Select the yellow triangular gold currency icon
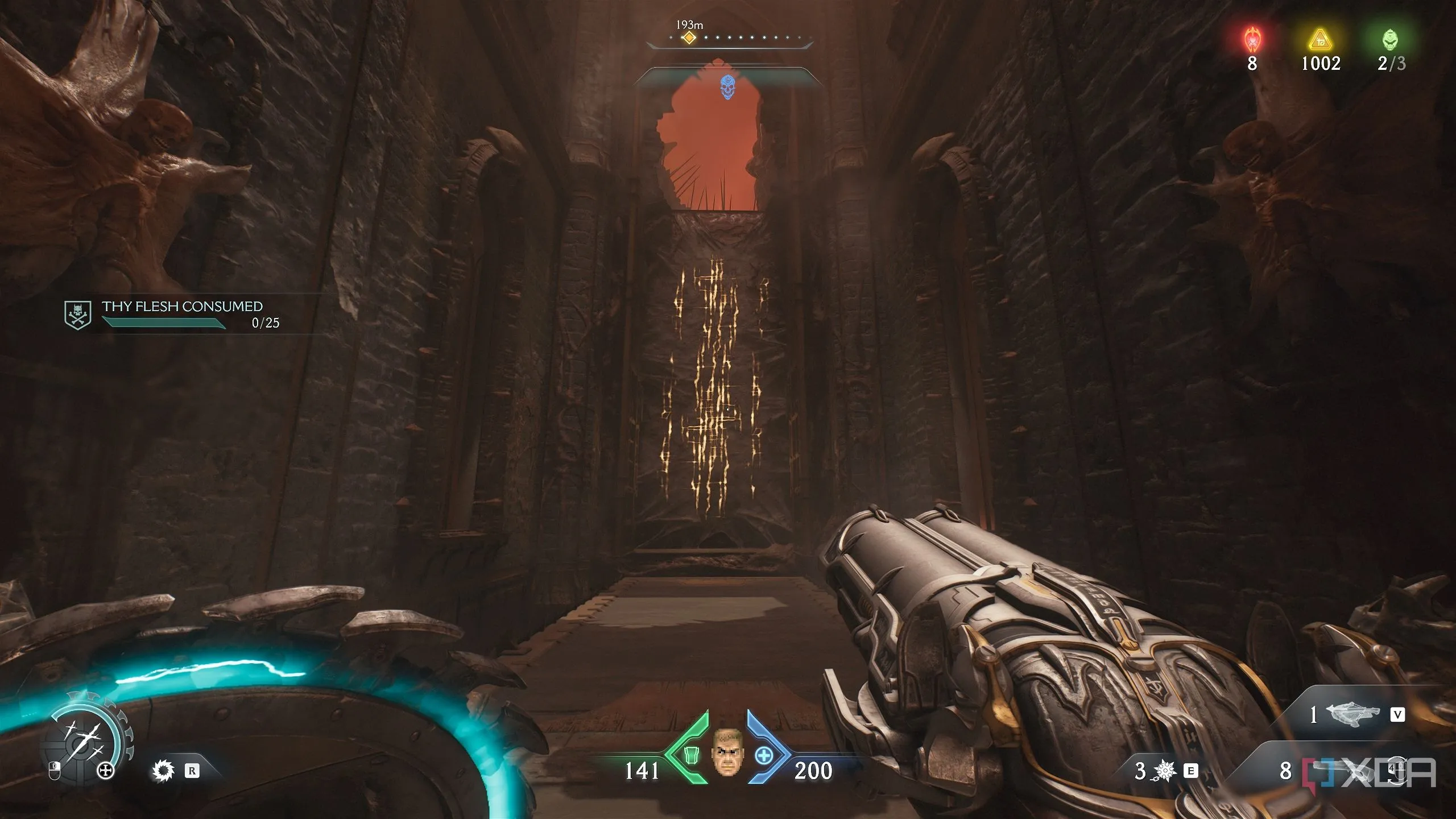 pyautogui.click(x=1321, y=40)
